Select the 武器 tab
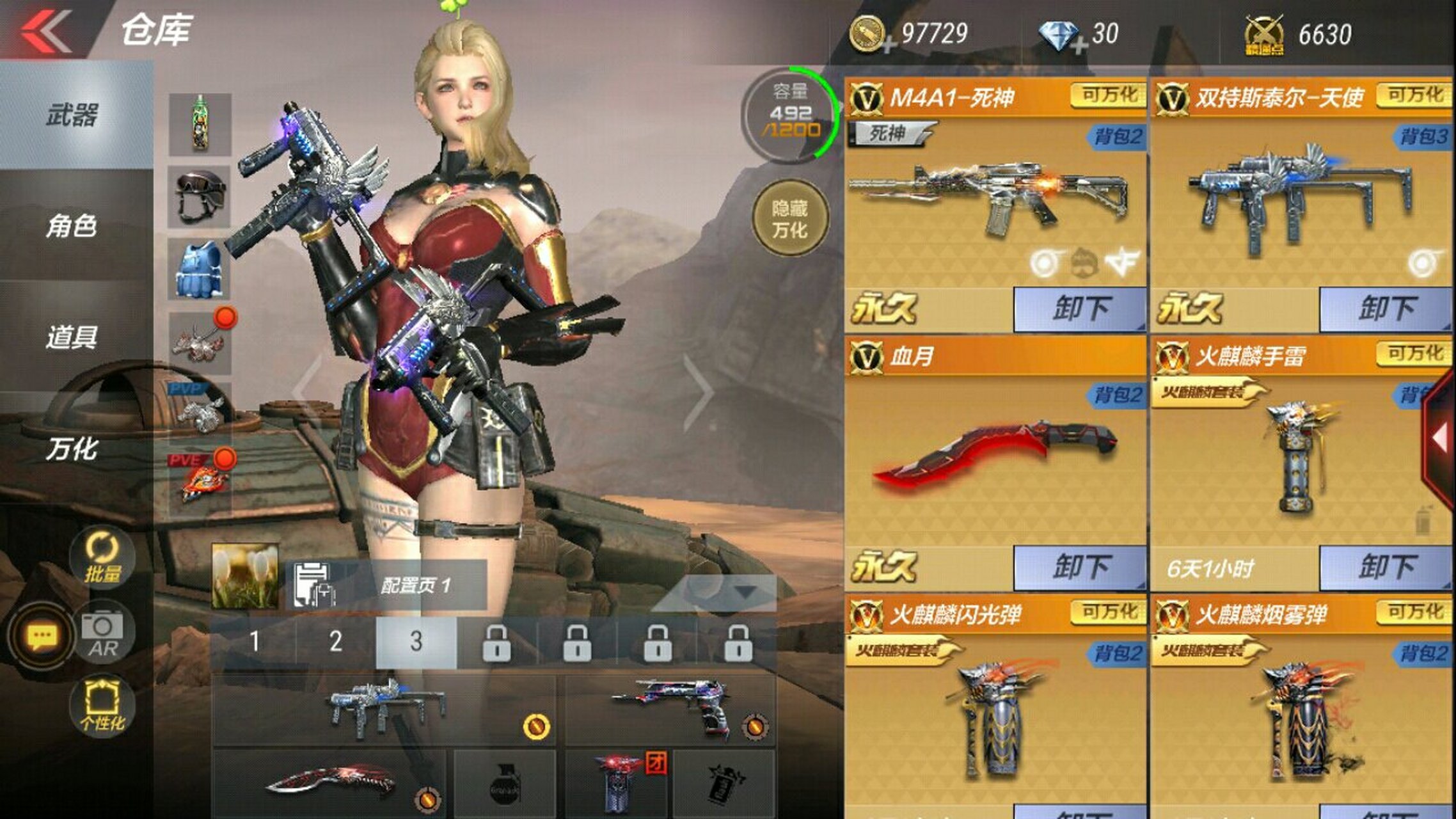 point(72,116)
